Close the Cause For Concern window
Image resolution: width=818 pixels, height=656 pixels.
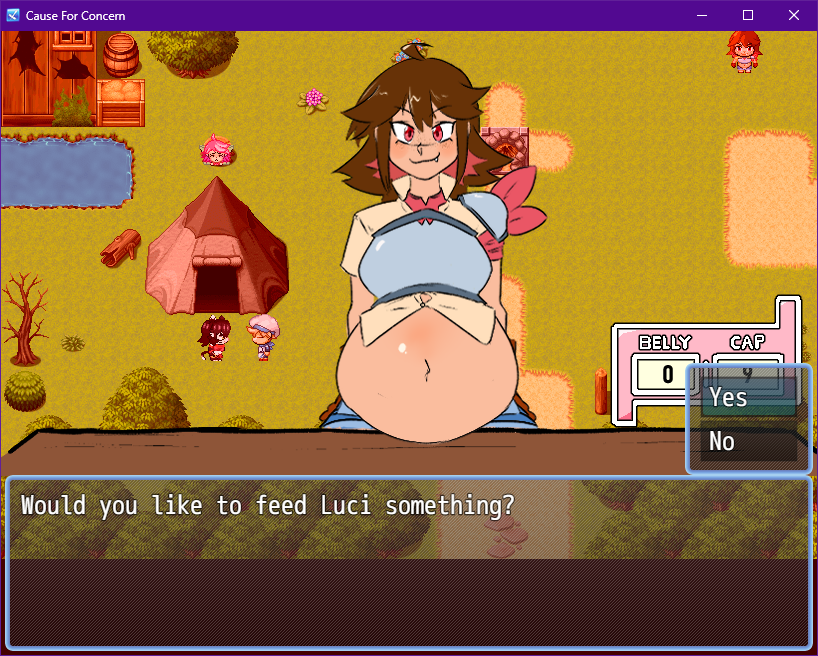[793, 15]
